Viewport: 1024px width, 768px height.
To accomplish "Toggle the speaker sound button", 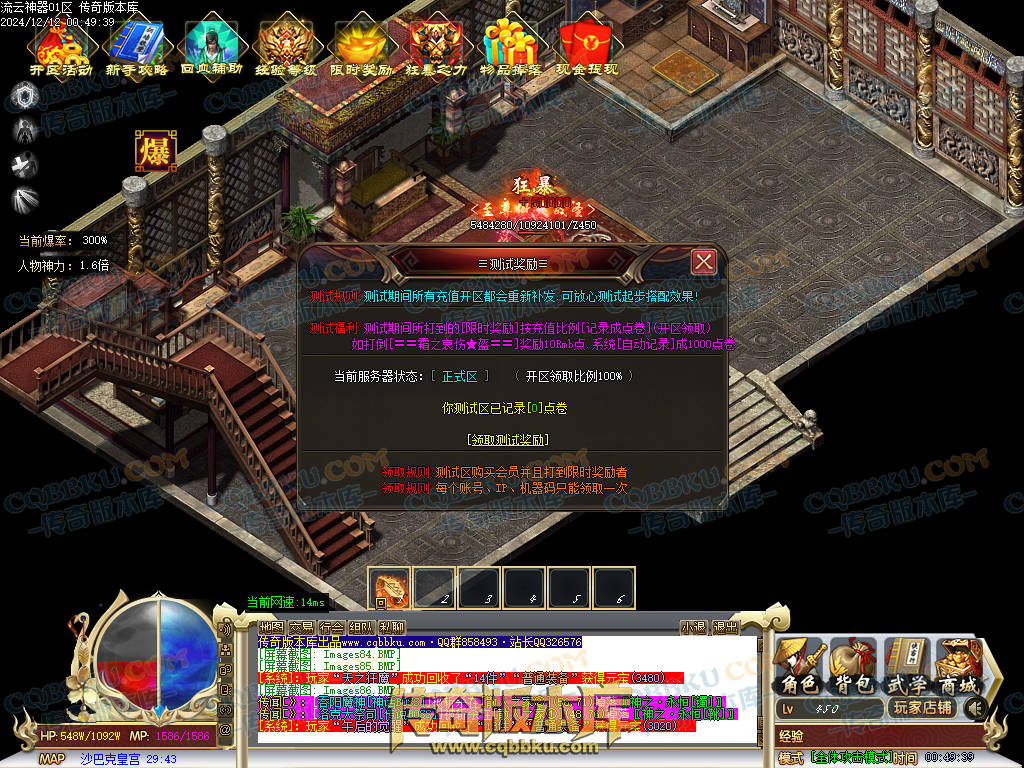I will (x=975, y=709).
